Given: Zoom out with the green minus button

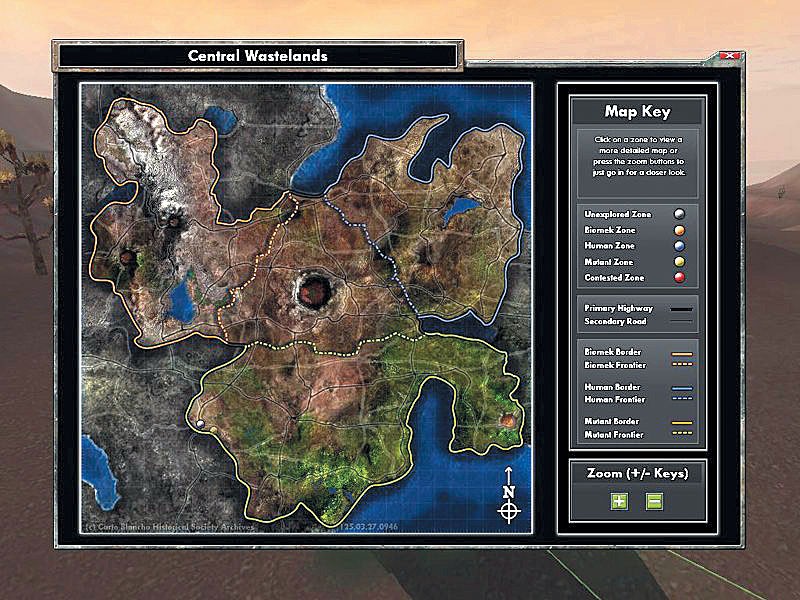Looking at the screenshot, I should pyautogui.click(x=654, y=501).
